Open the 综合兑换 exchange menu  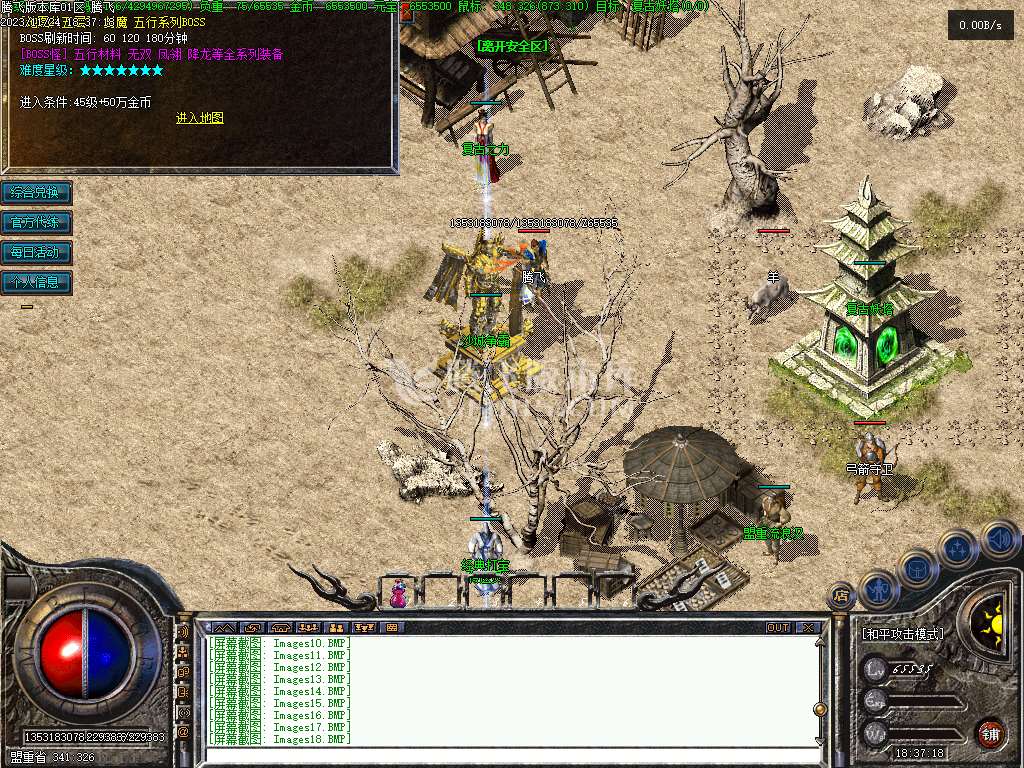point(36,192)
